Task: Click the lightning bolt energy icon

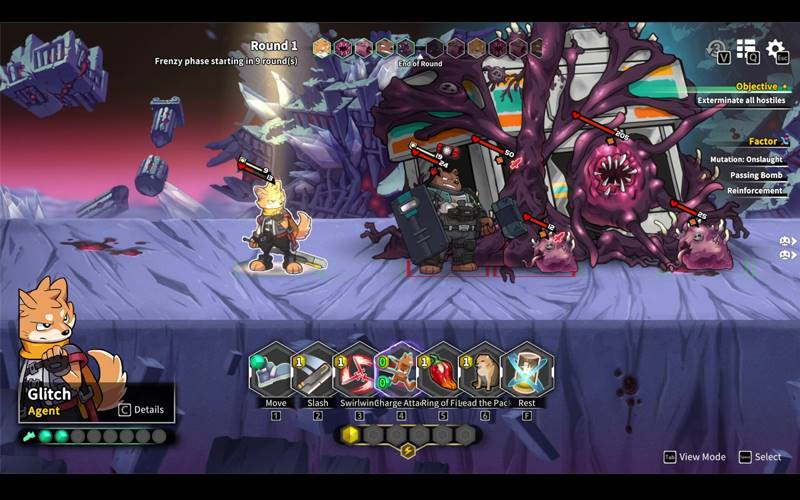Action: (408, 451)
